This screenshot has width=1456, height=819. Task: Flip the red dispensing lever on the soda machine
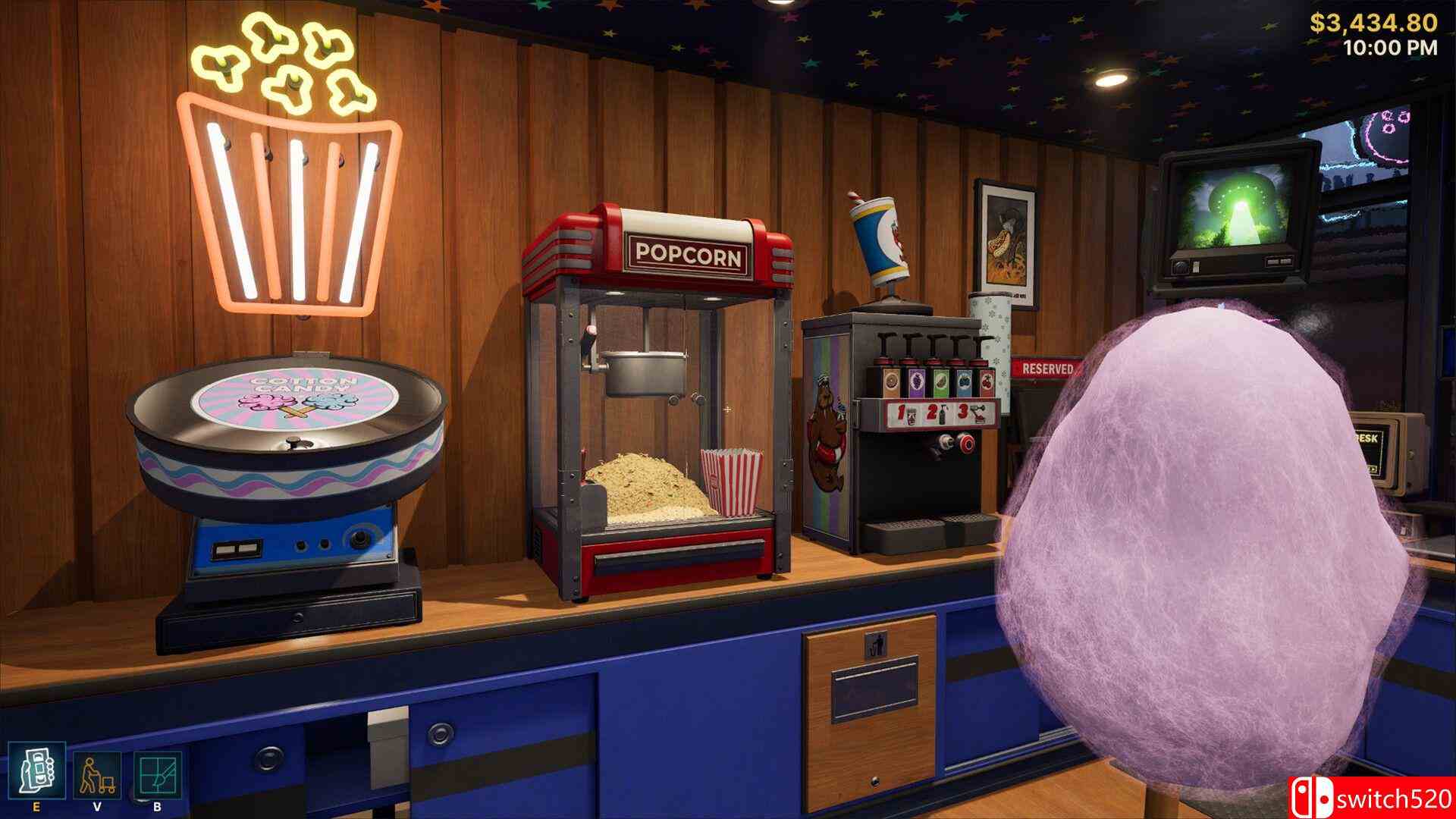coord(967,444)
